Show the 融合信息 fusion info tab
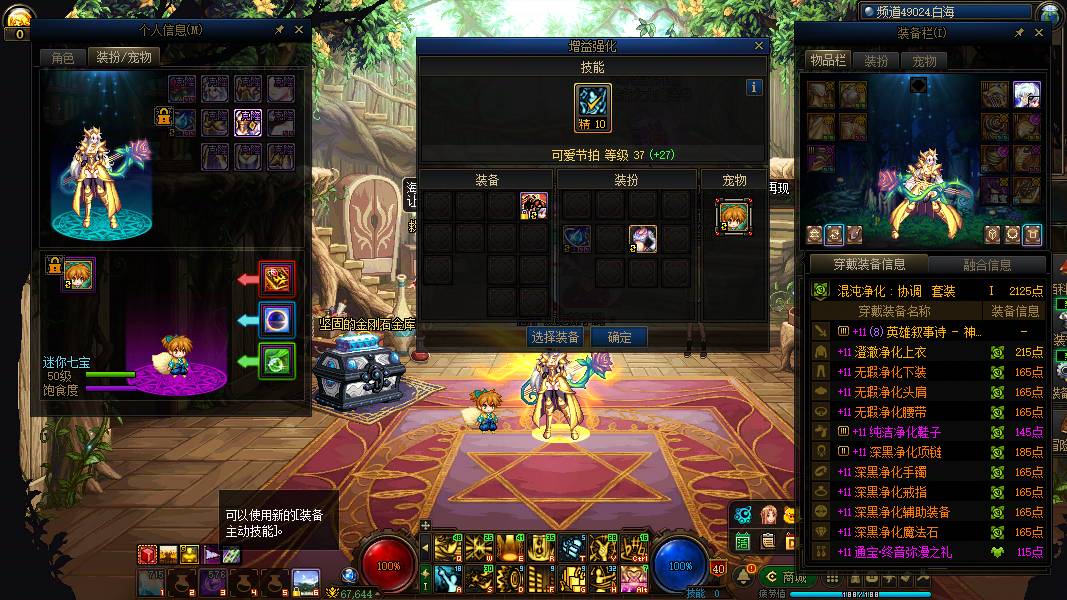 click(986, 265)
